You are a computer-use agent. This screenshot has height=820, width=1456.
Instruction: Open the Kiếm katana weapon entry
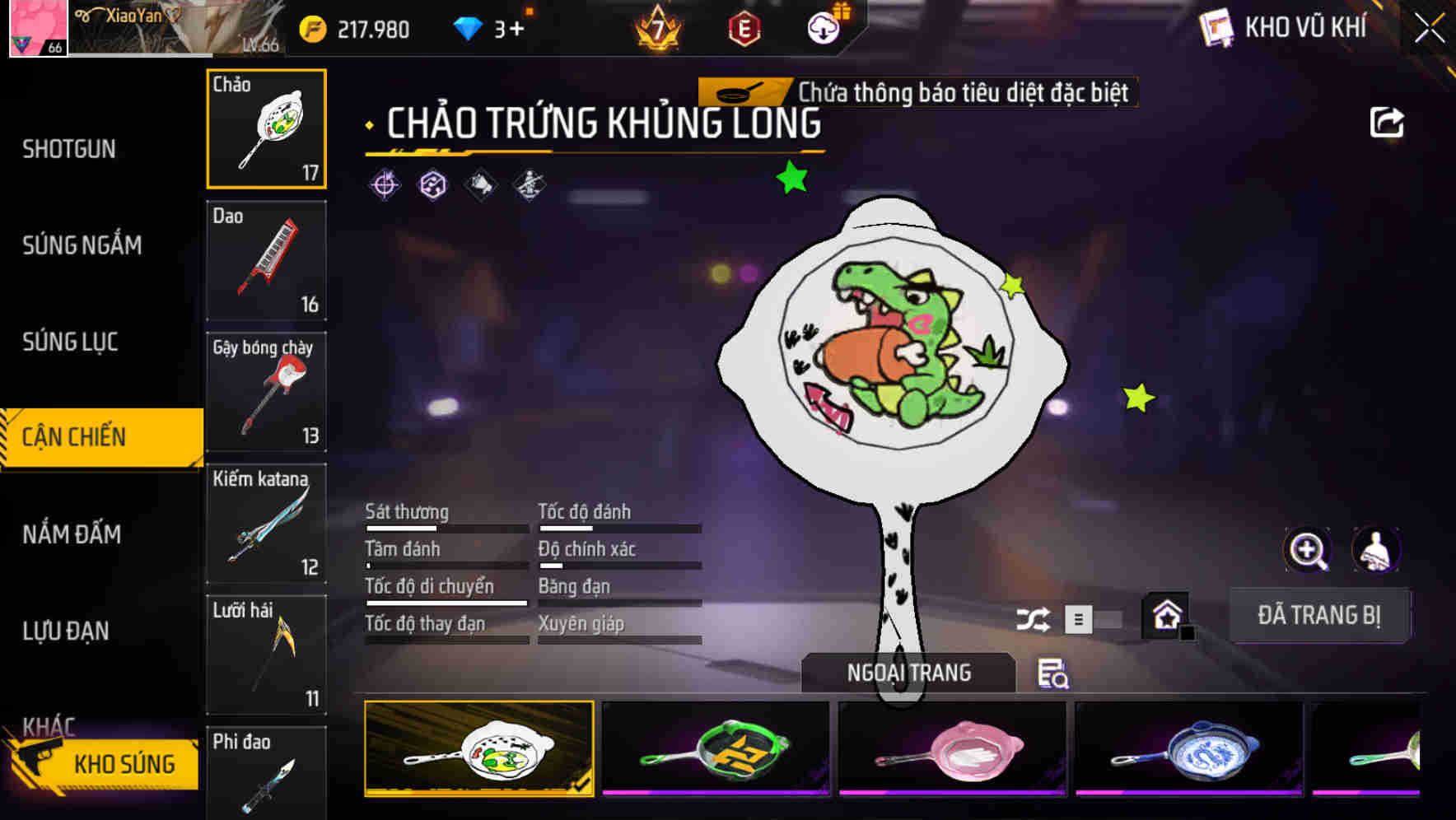point(266,523)
